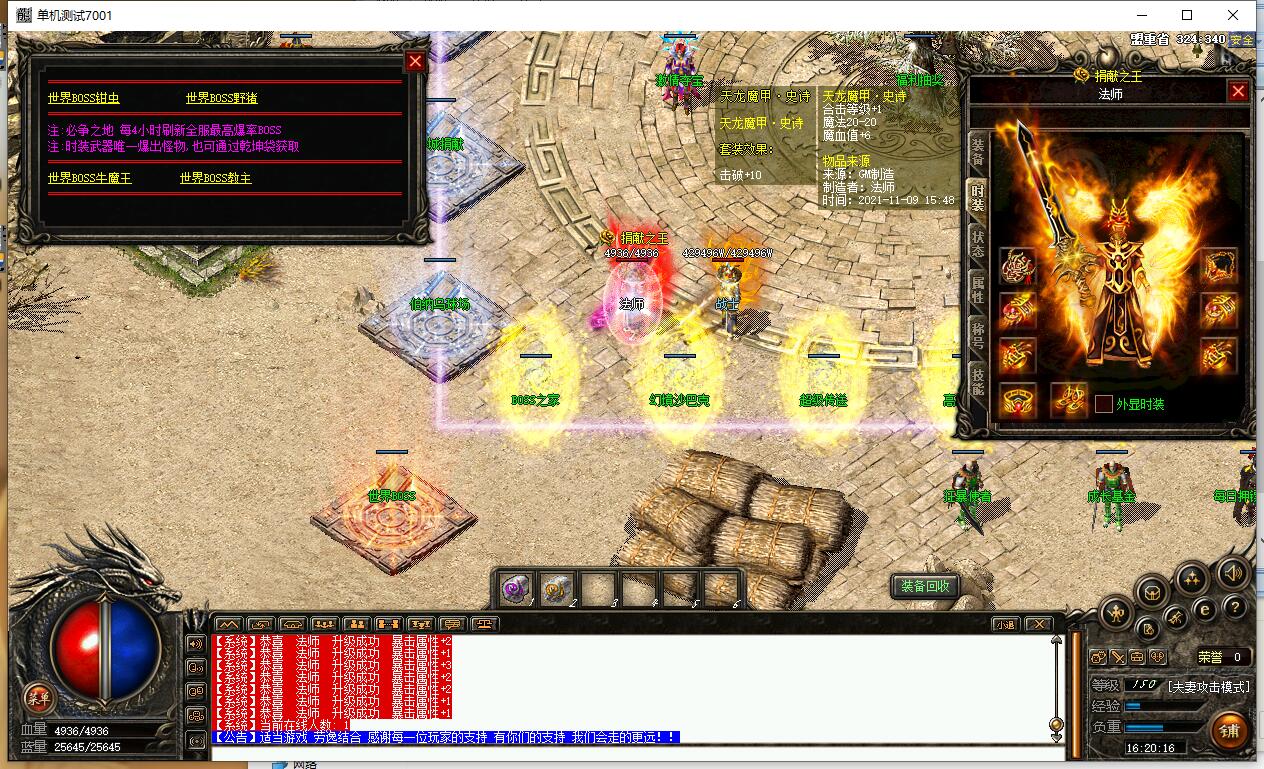This screenshot has width=1264, height=769.
Task: Toggle the speaker sound icon
Action: pos(1233,573)
